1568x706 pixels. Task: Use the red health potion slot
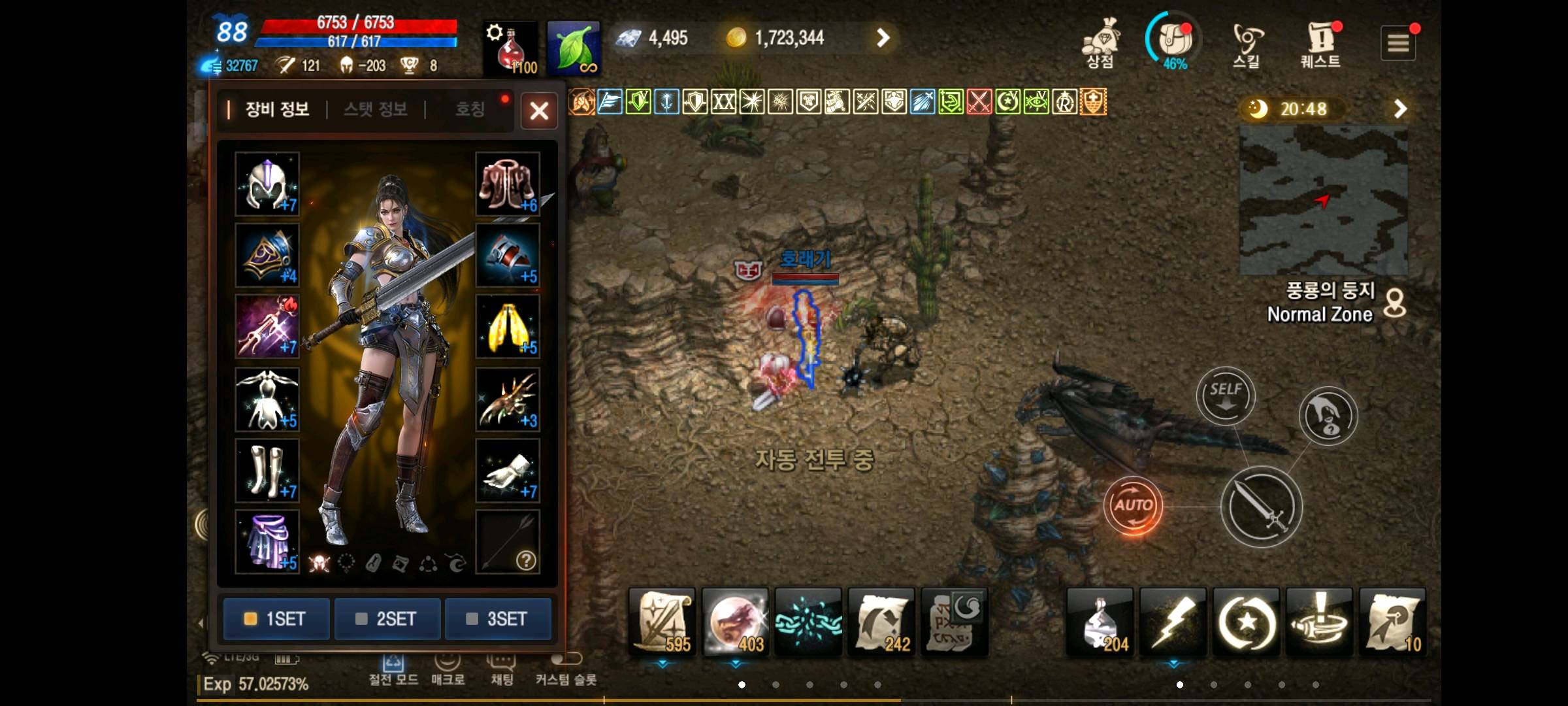pos(510,48)
